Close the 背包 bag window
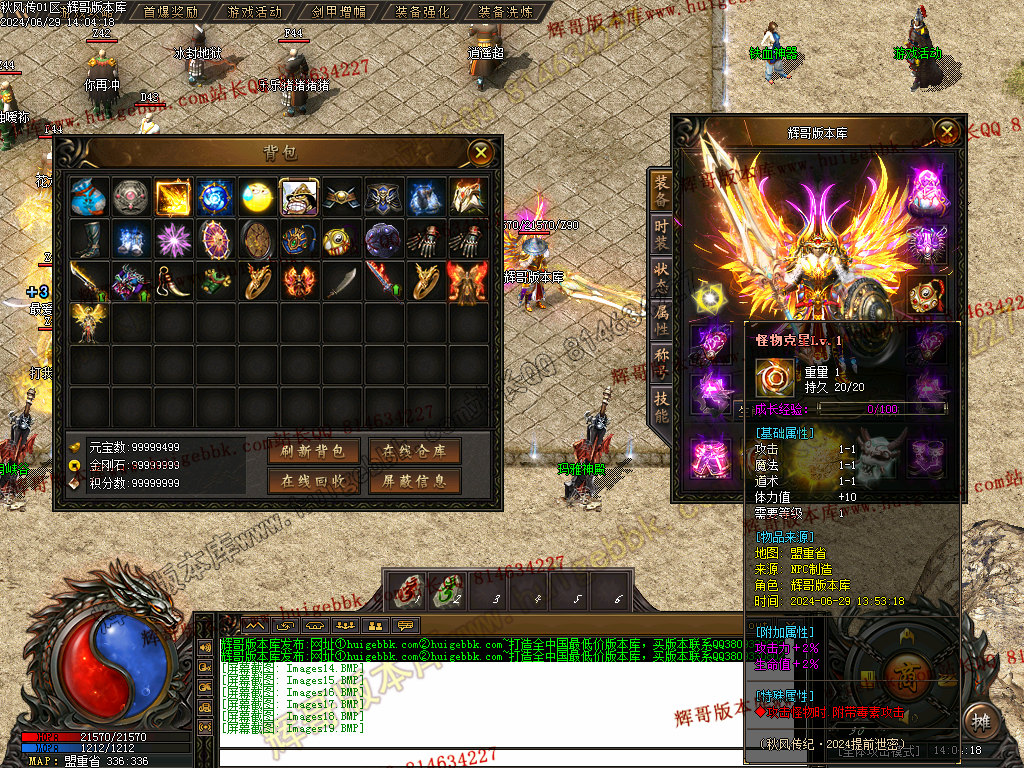1024x768 pixels. (482, 152)
